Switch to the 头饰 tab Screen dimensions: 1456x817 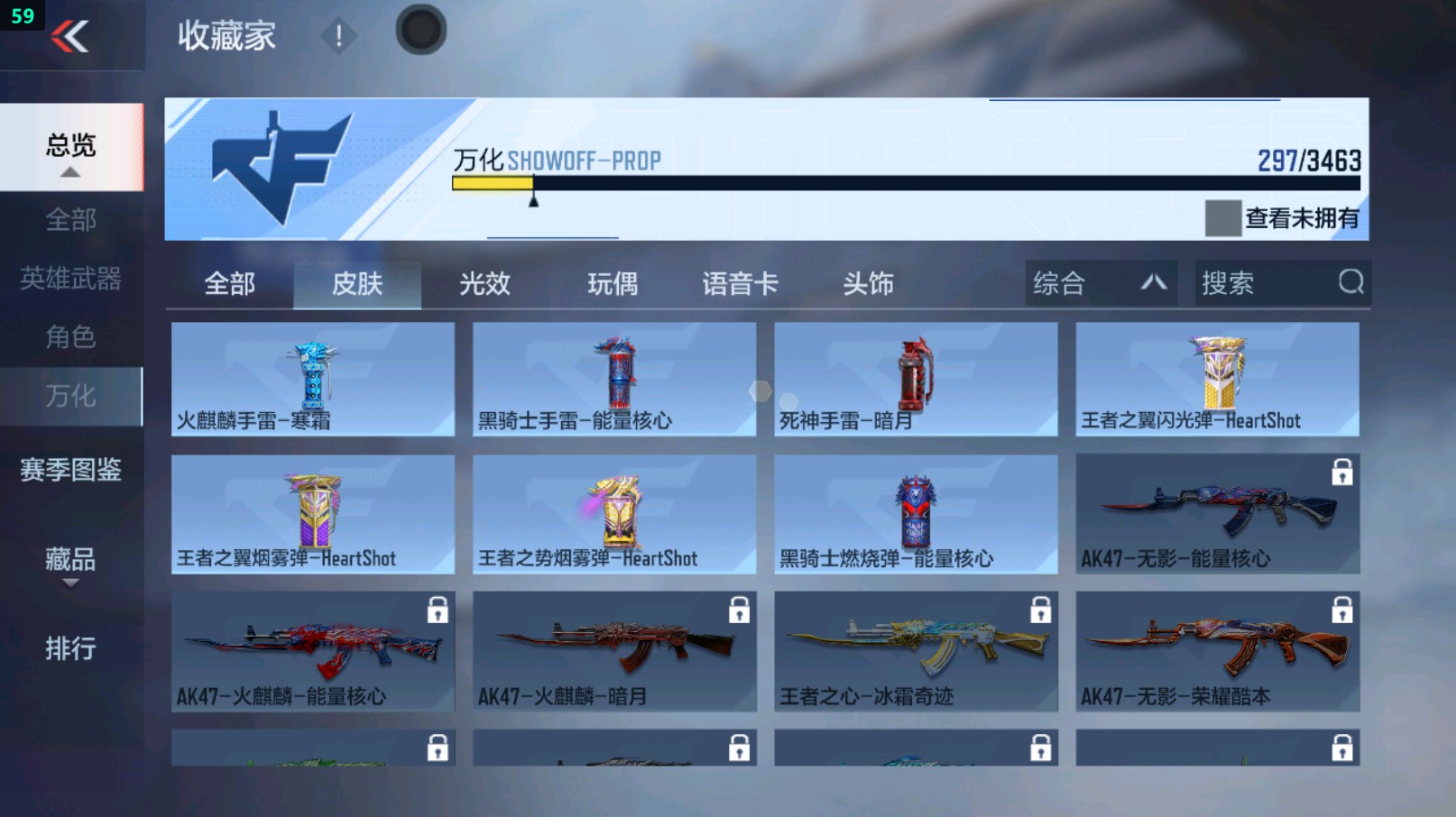click(x=868, y=283)
